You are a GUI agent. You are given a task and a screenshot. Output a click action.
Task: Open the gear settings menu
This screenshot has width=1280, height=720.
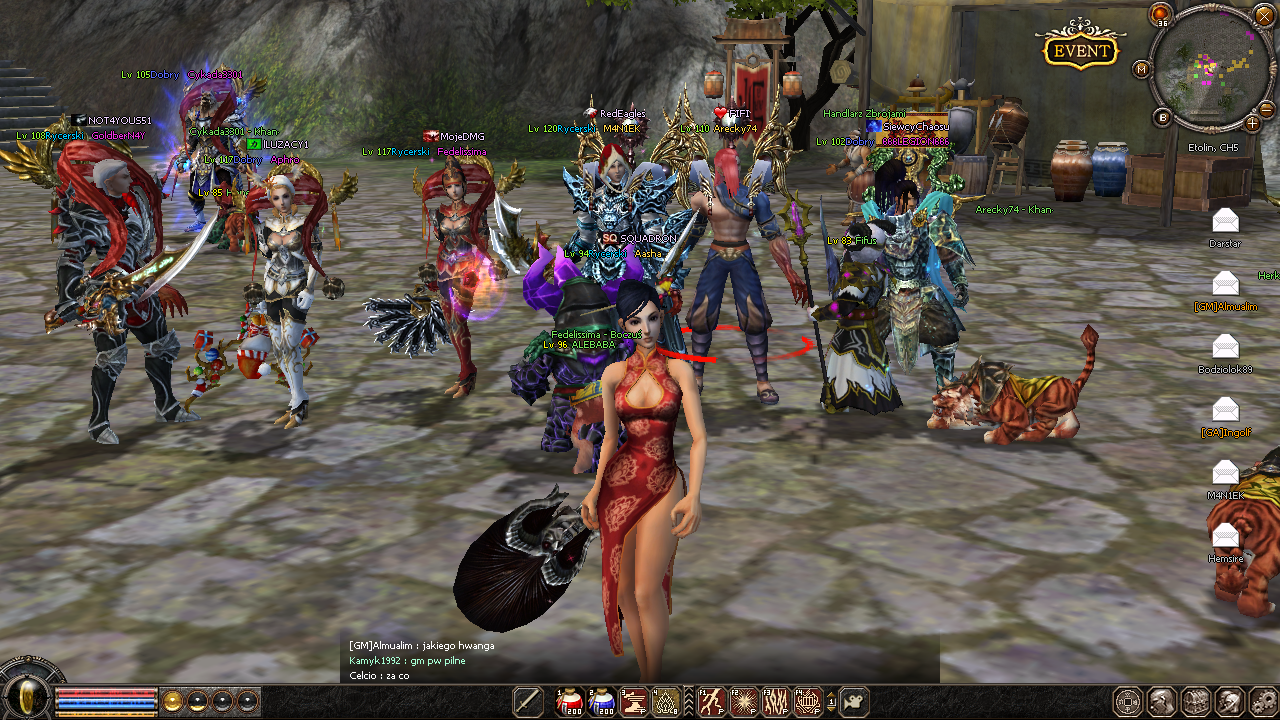(1262, 702)
